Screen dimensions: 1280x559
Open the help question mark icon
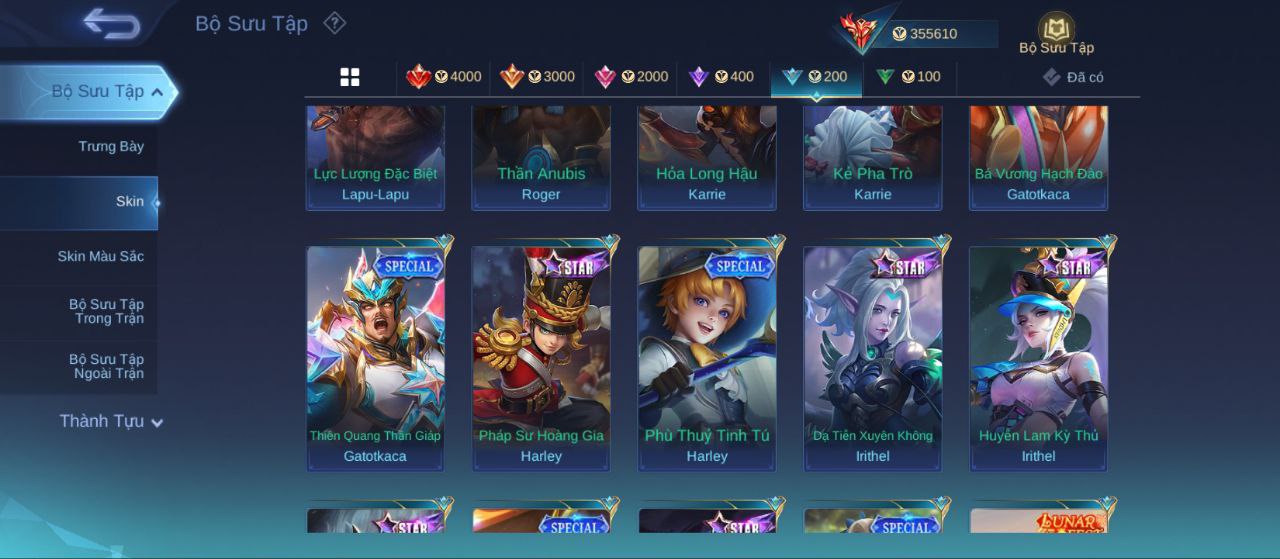pyautogui.click(x=335, y=23)
